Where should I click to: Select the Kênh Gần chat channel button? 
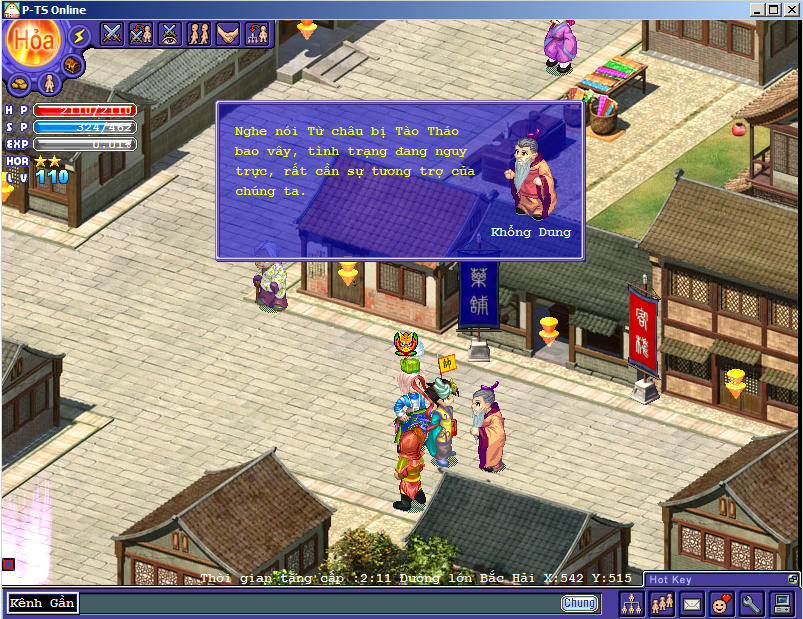42,603
